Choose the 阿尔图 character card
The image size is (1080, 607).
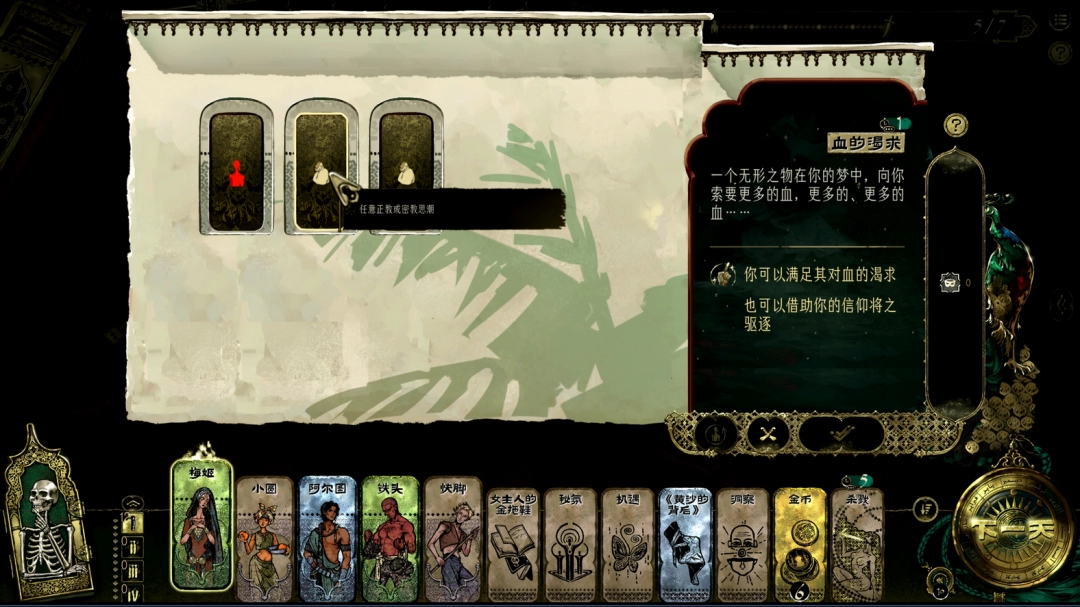pyautogui.click(x=327, y=540)
